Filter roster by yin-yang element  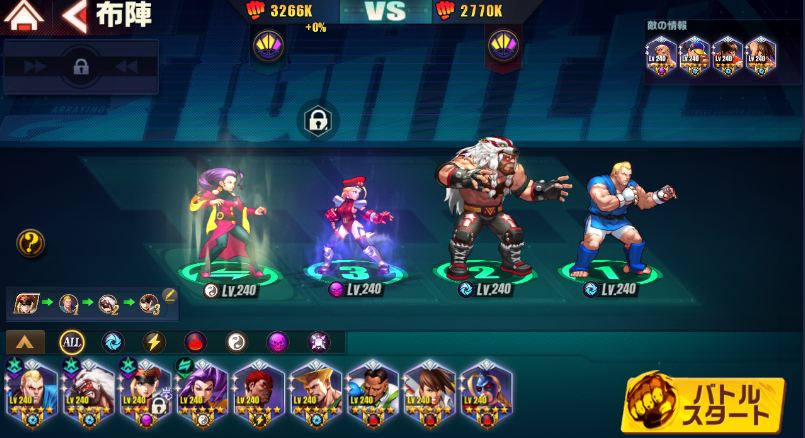pos(236,342)
